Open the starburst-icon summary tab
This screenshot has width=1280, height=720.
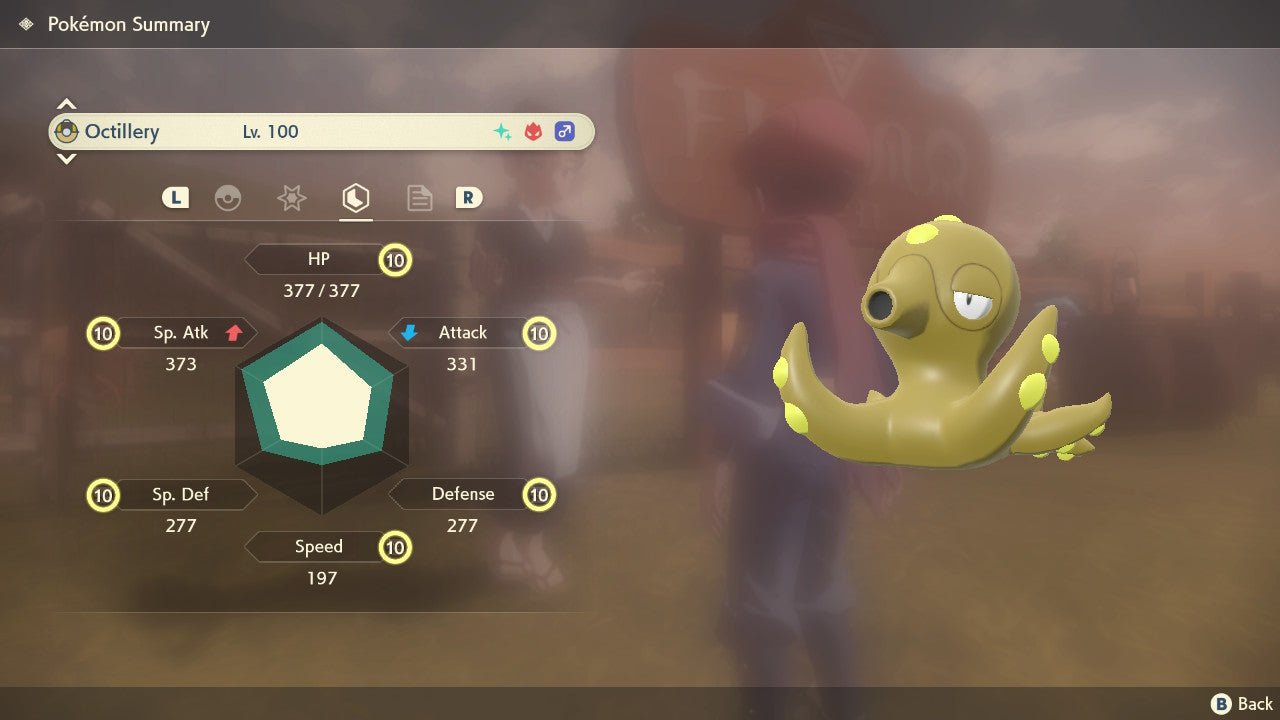(x=291, y=198)
